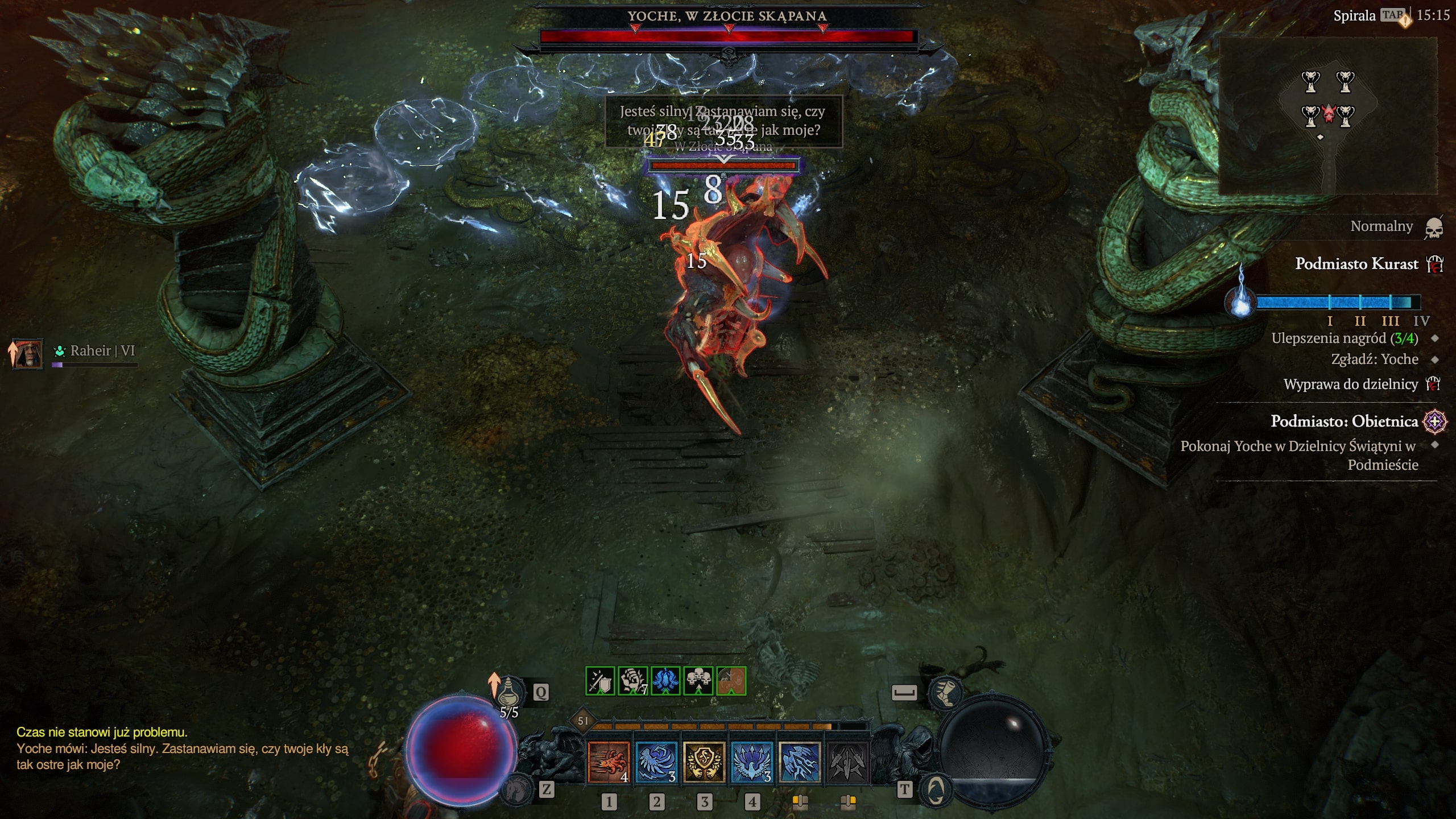Cast the blue swirling wing skill
Screen dimensions: 1456x819
[x=656, y=762]
